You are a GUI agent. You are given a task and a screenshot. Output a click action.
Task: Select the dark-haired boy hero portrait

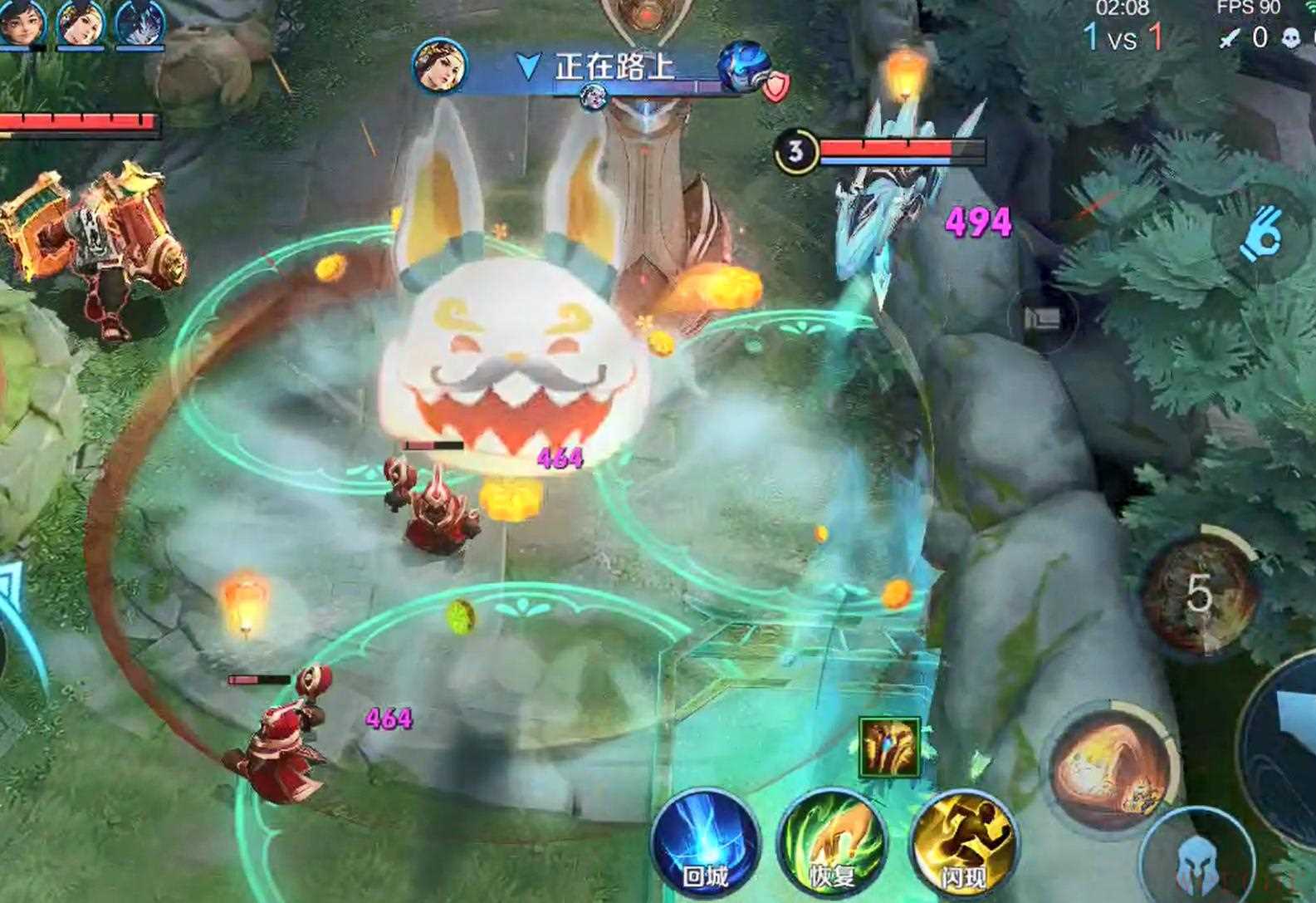(21, 22)
